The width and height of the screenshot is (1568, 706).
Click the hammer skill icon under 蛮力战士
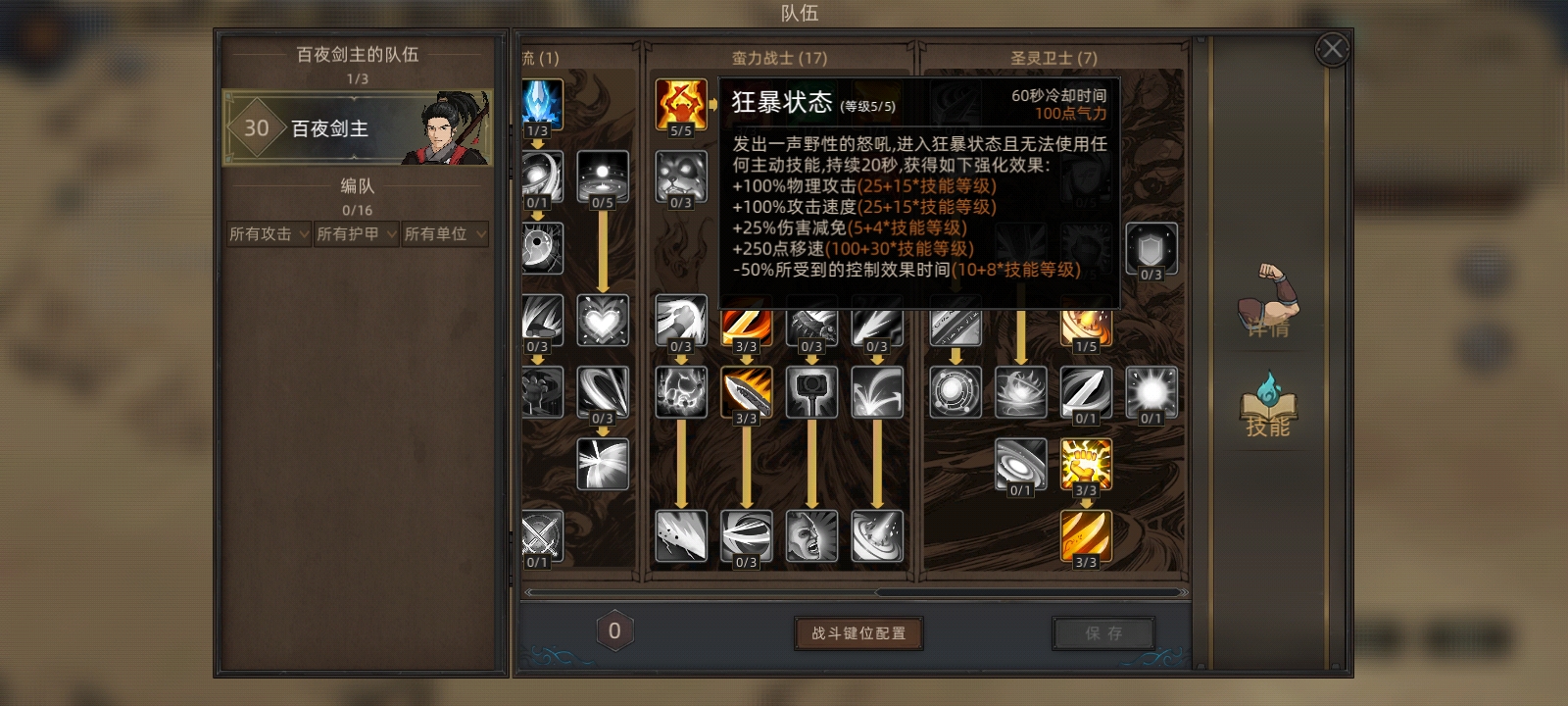(811, 392)
